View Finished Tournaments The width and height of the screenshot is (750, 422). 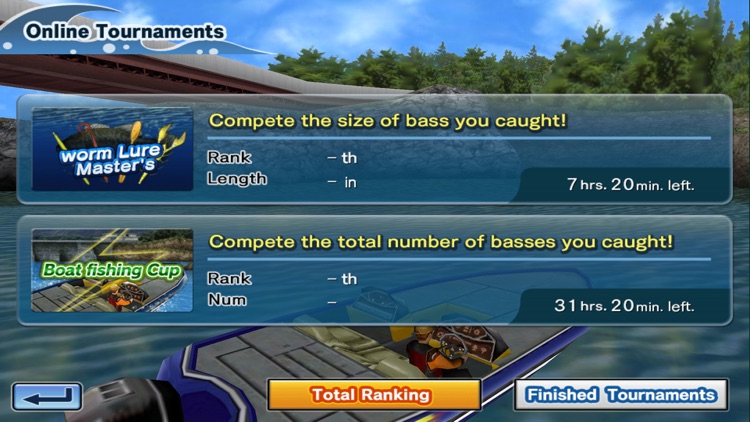click(621, 395)
